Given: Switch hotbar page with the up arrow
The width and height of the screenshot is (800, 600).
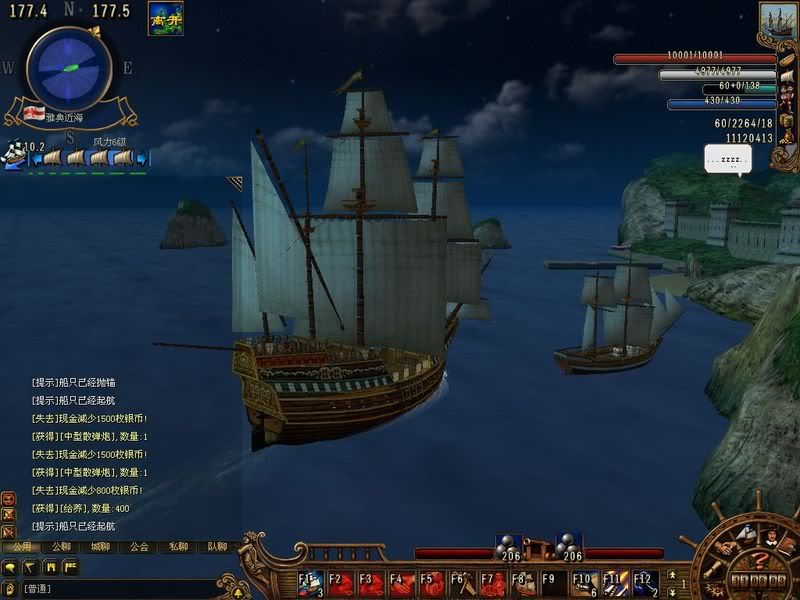Looking at the screenshot, I should 672,574.
